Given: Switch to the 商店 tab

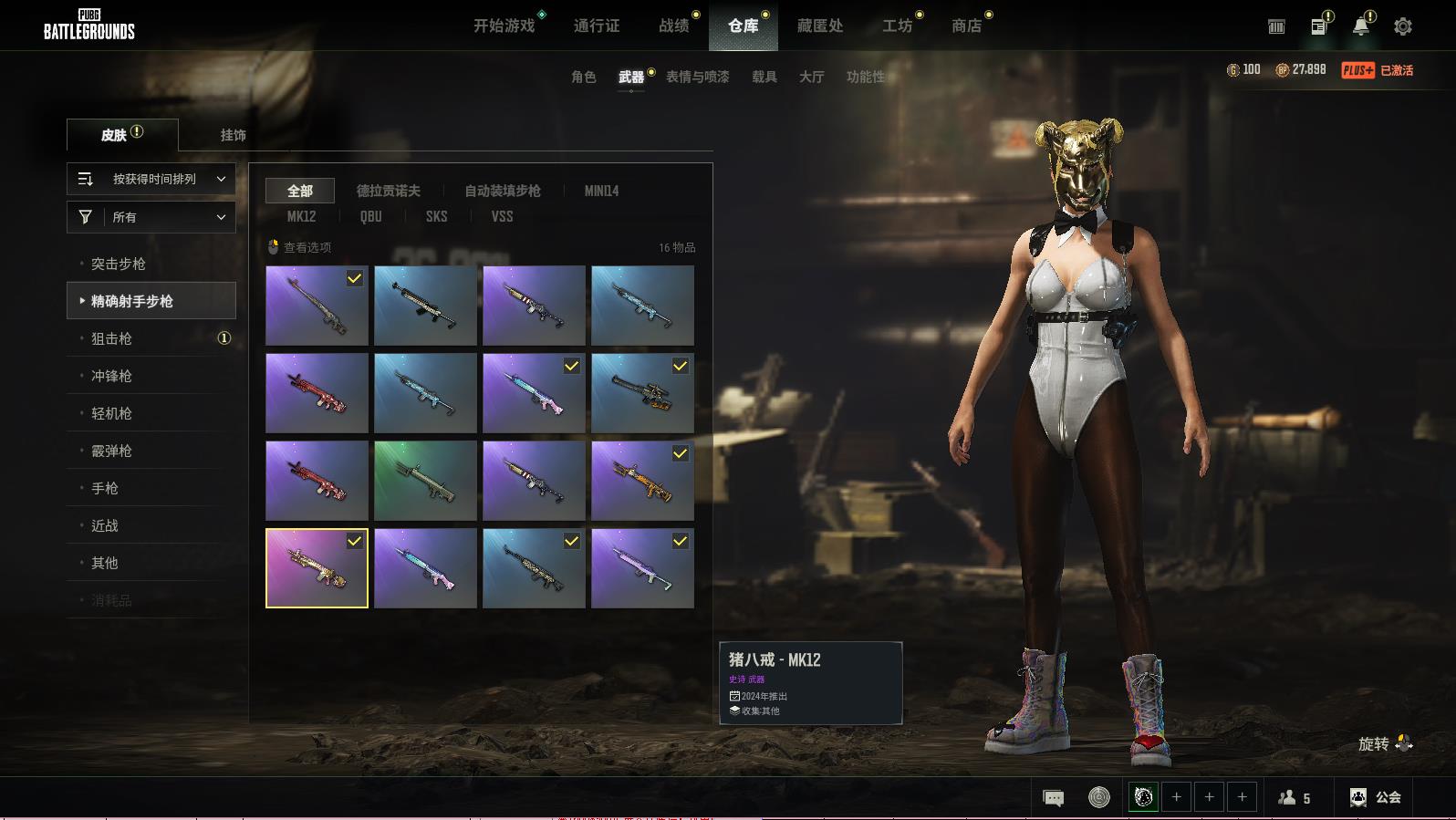Looking at the screenshot, I should [x=966, y=26].
